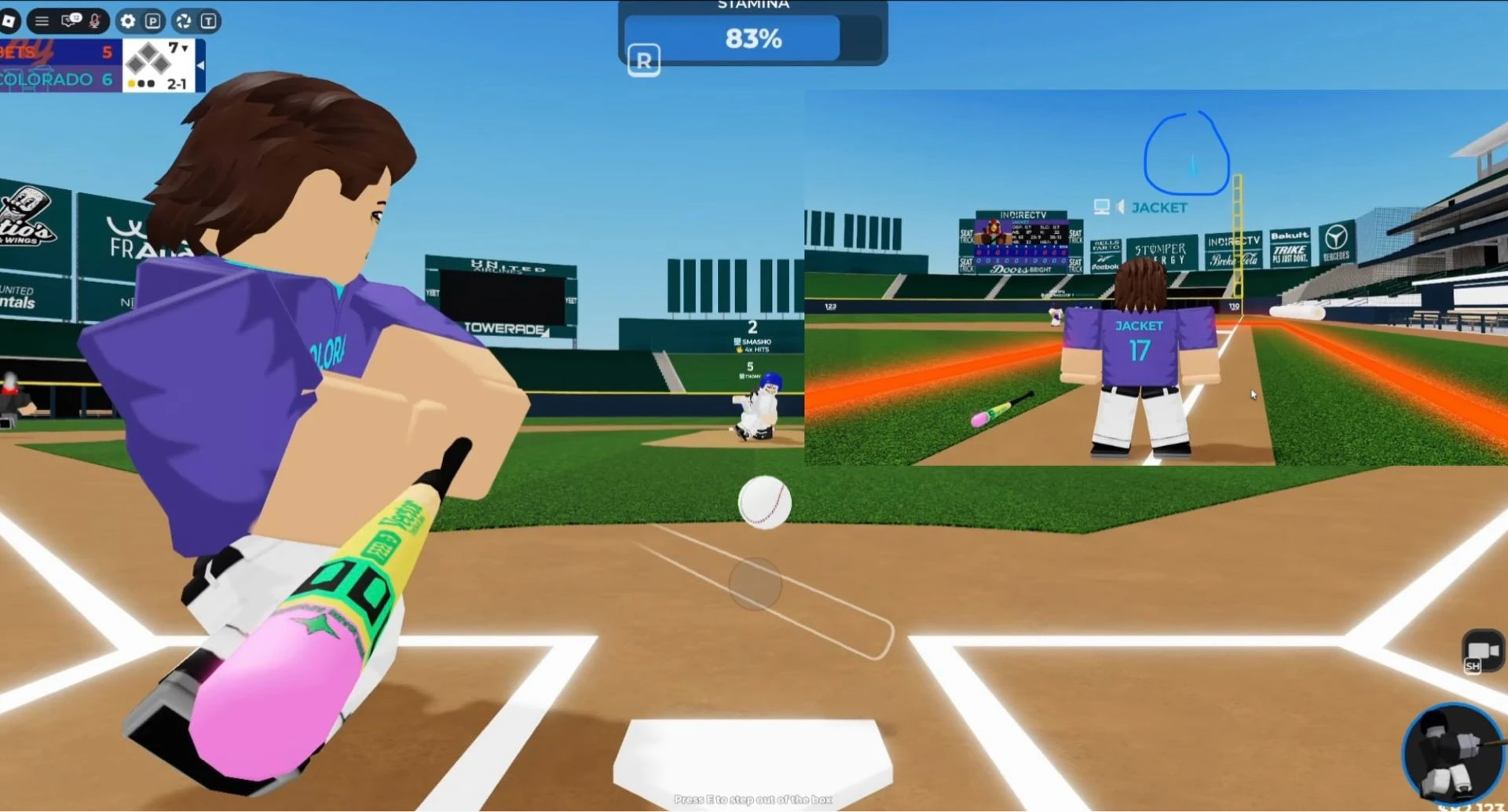The height and width of the screenshot is (812, 1508).
Task: Toggle the muted microphone icon
Action: coord(95,21)
